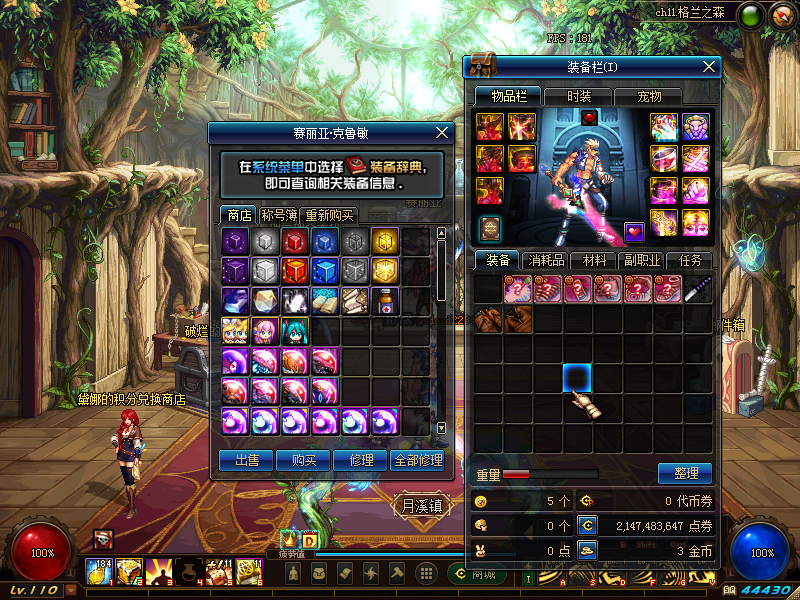Switch to the 称号簿 shop tab
The image size is (800, 600).
click(x=279, y=215)
